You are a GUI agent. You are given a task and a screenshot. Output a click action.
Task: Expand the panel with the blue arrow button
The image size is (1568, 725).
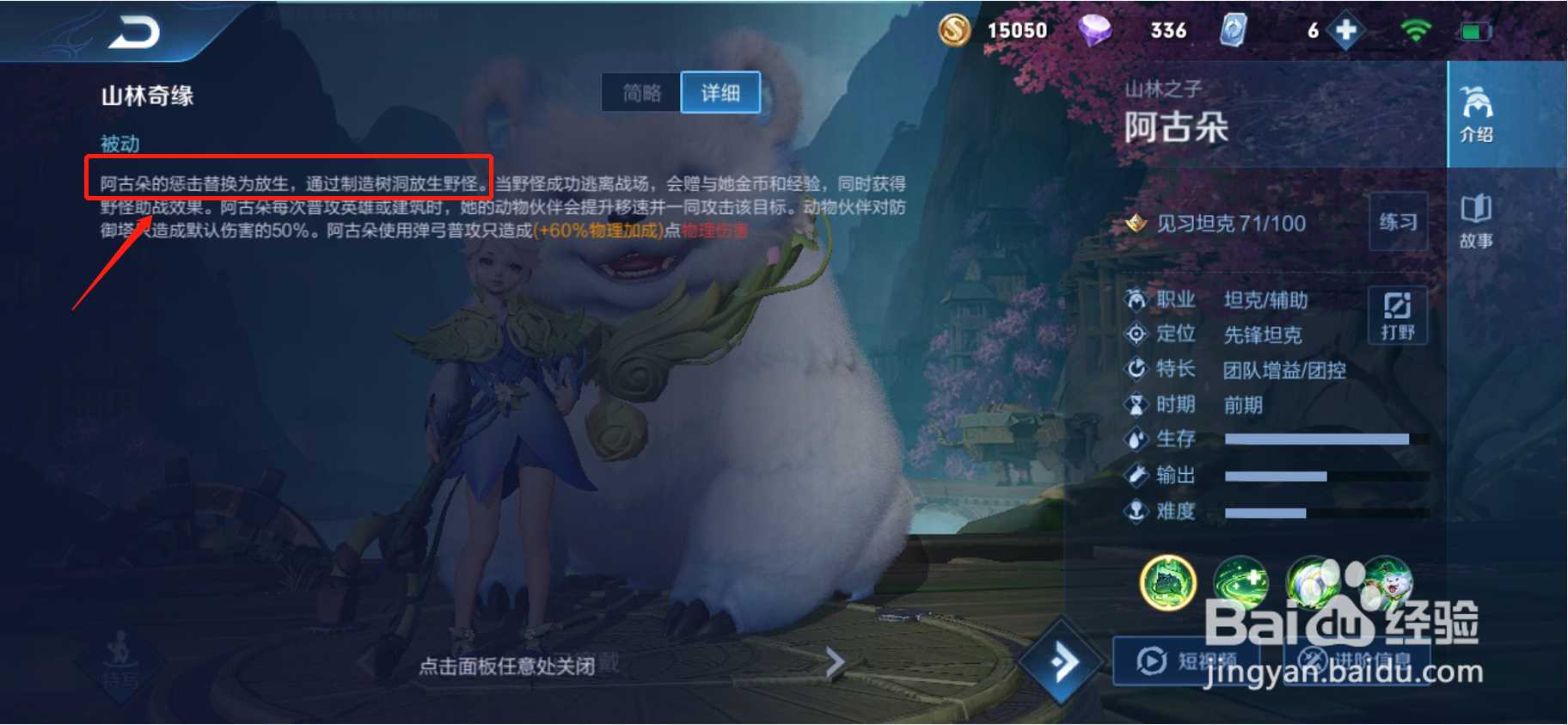(x=1063, y=660)
